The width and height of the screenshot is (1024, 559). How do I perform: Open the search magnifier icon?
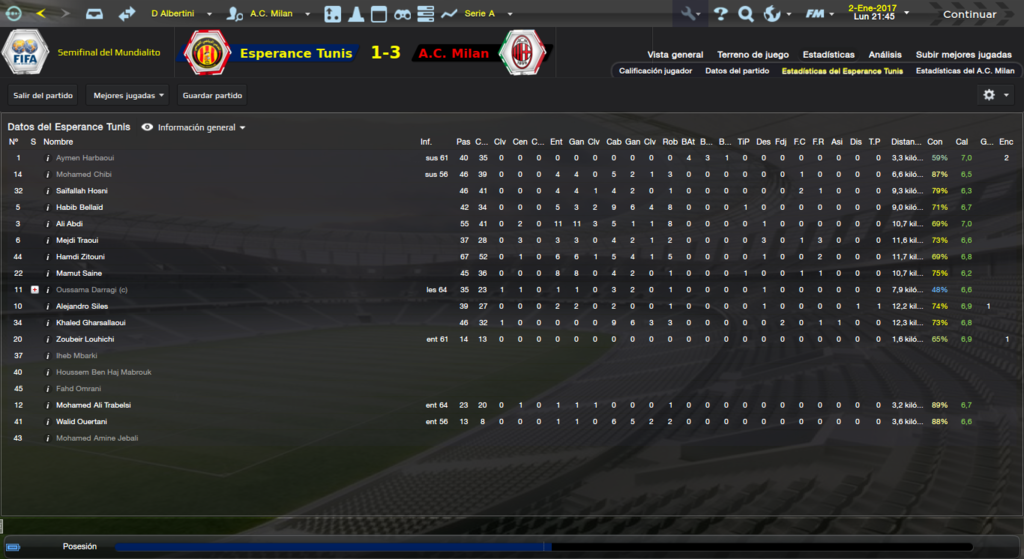coord(746,14)
